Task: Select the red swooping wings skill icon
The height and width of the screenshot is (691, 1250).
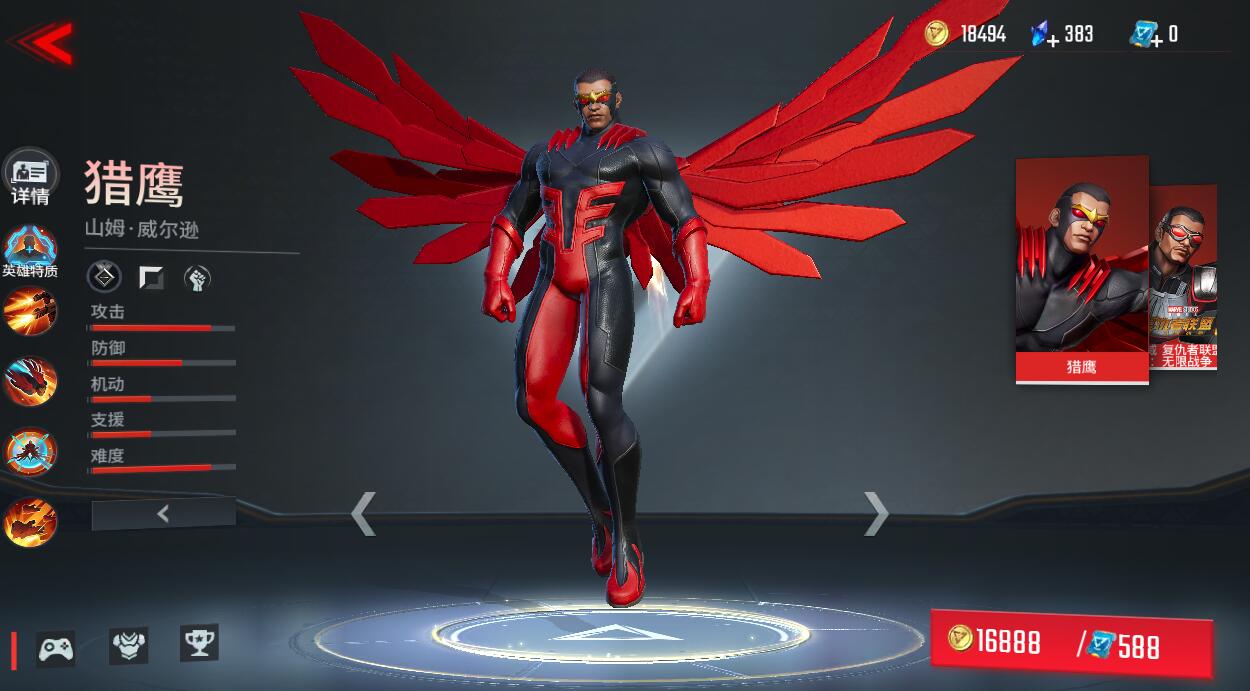Action: pyautogui.click(x=30, y=381)
